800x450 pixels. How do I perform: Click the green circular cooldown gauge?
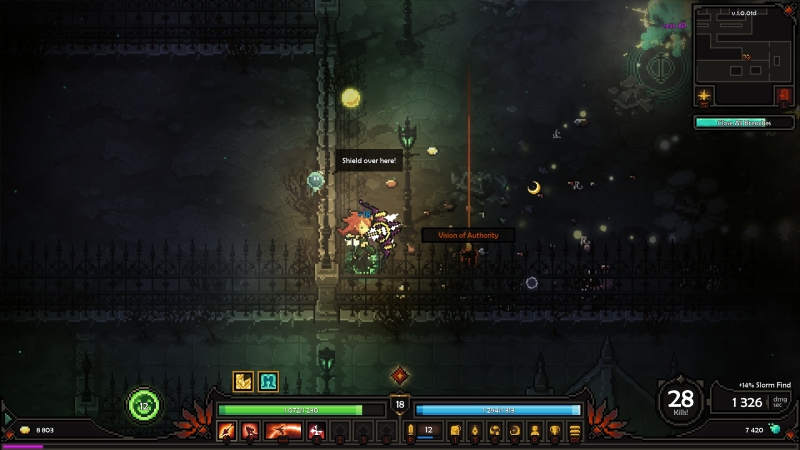144,406
